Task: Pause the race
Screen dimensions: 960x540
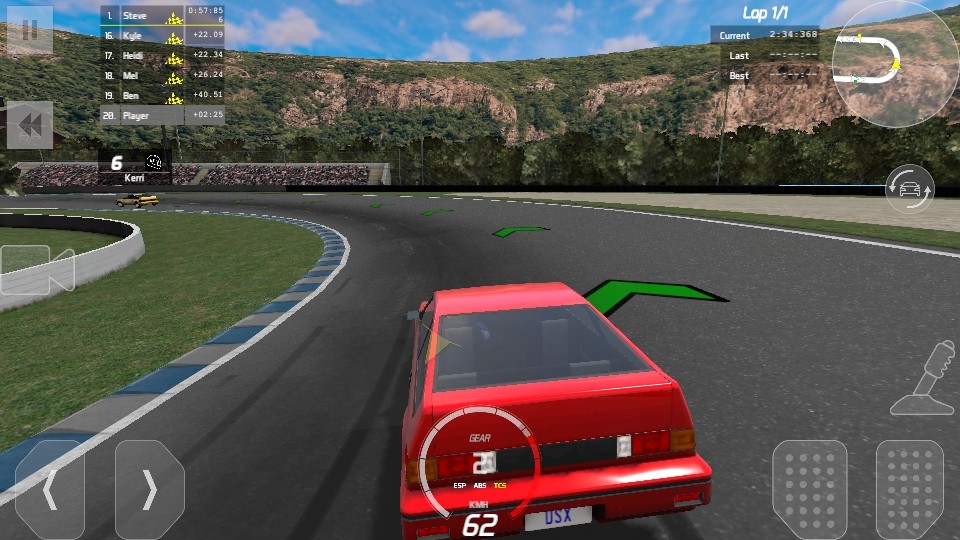Action: [29, 30]
